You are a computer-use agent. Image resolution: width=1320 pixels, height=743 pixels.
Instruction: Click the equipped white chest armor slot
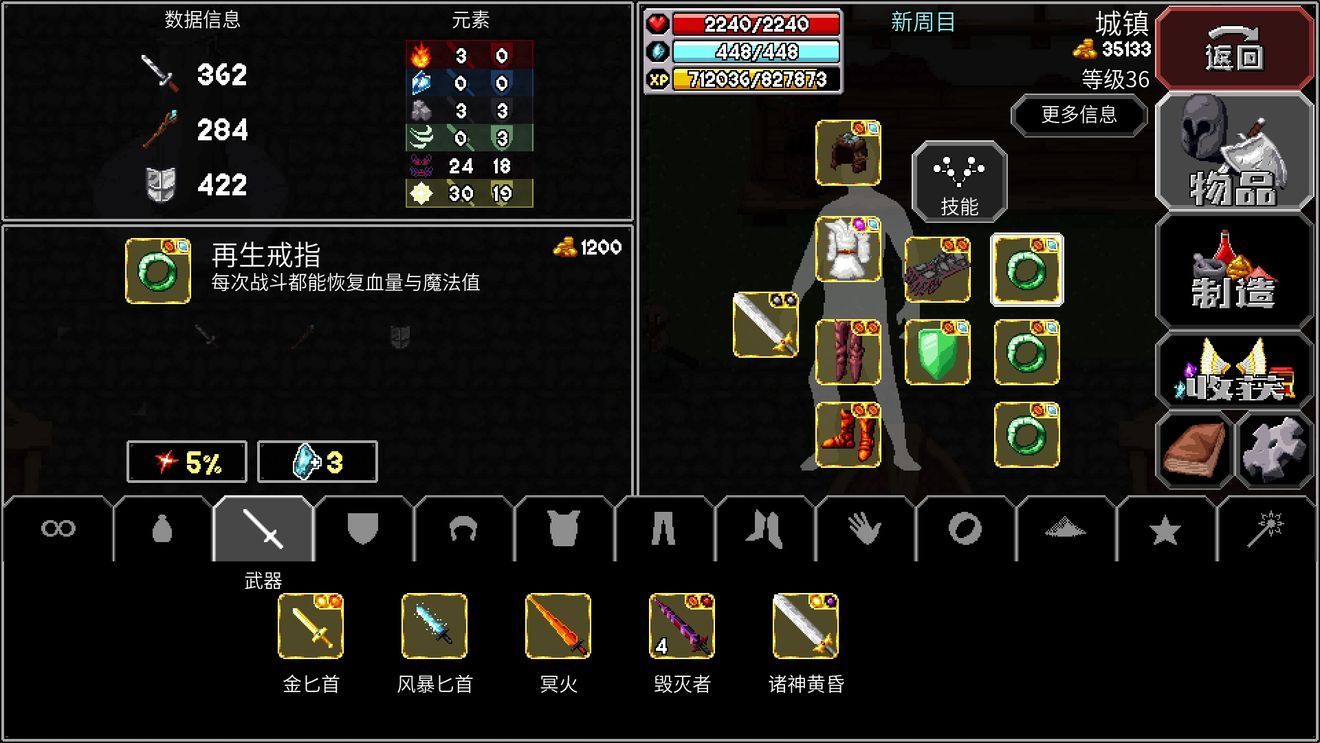click(849, 250)
